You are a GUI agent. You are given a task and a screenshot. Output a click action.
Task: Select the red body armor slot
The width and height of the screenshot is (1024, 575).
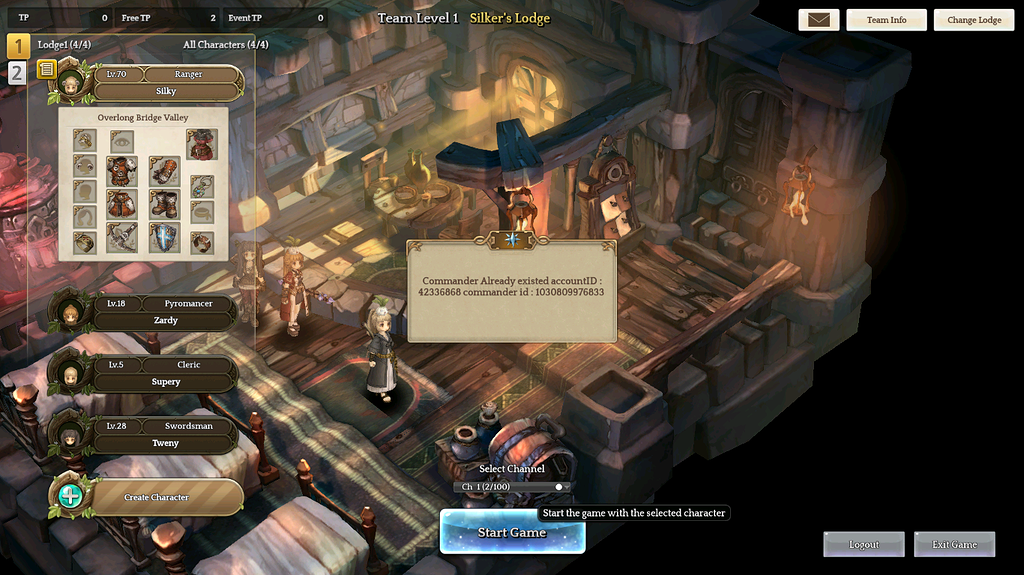pyautogui.click(x=202, y=144)
